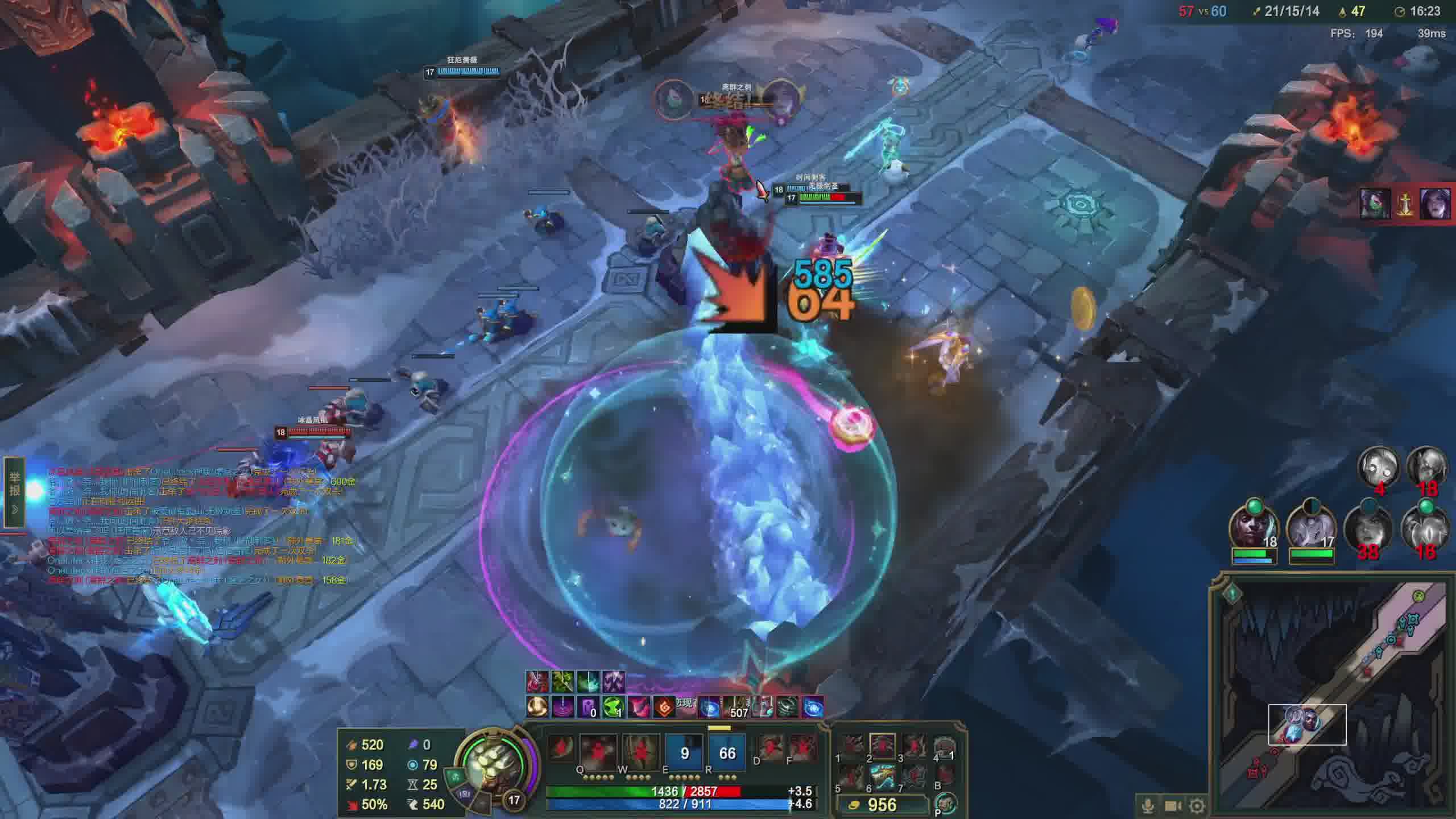Open settings with the gear icon
The width and height of the screenshot is (1456, 819).
(1197, 806)
